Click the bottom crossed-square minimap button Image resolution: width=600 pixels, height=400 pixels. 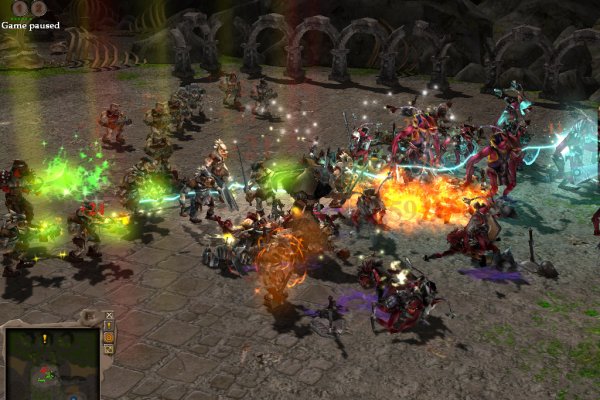[x=109, y=350]
